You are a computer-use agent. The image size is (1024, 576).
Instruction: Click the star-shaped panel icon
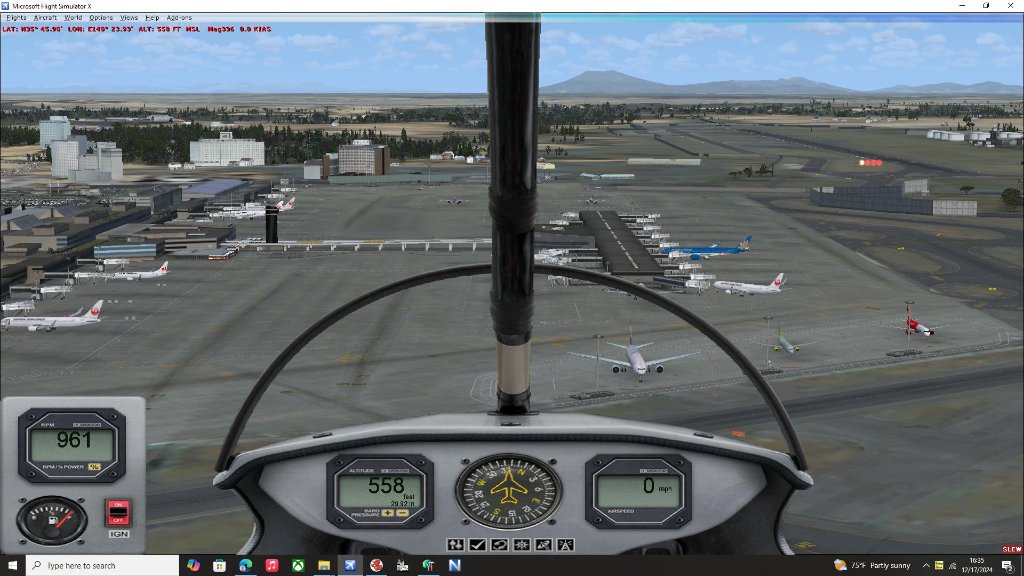520,545
